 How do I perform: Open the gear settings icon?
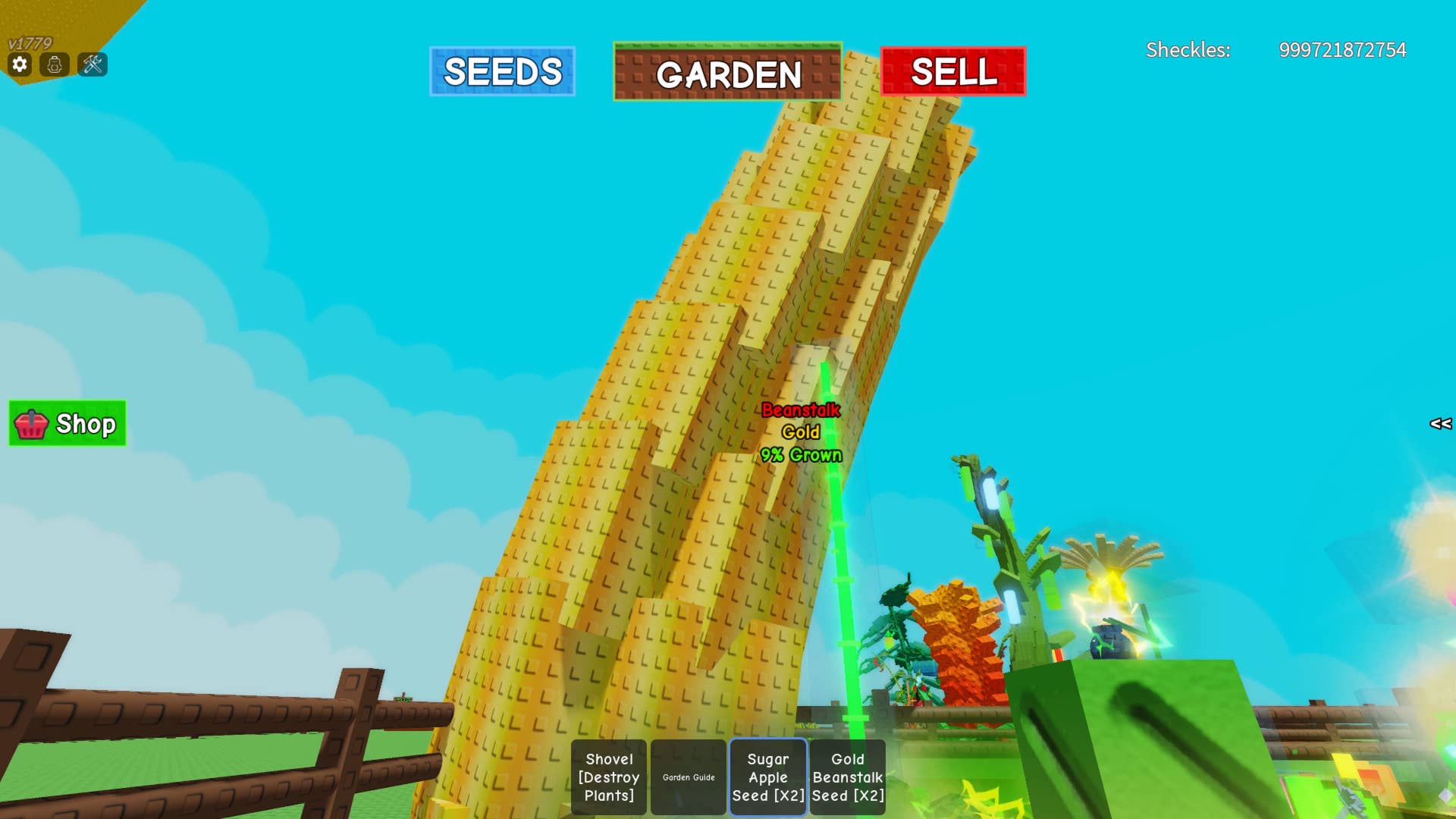pos(20,64)
